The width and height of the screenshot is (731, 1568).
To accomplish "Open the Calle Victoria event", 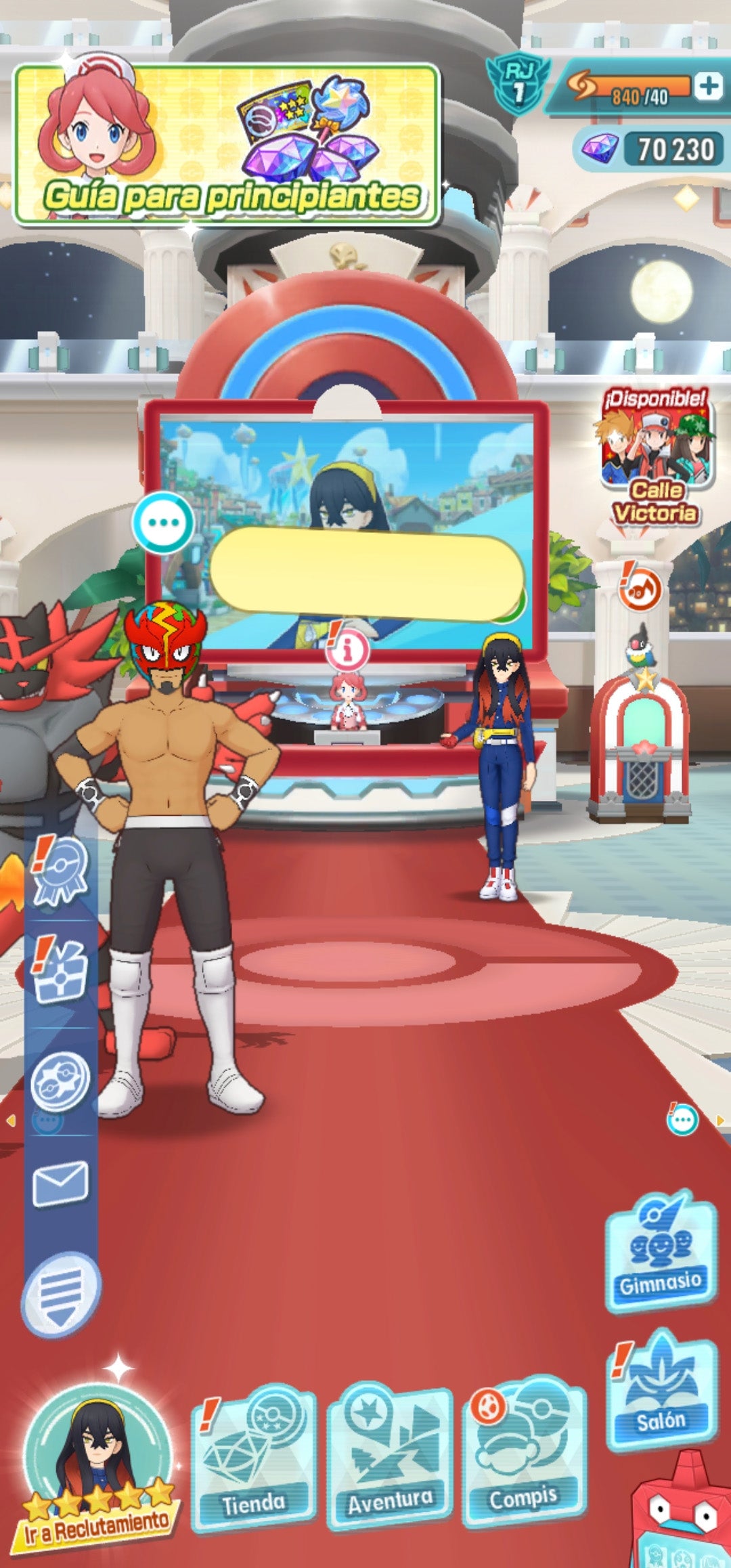I will click(655, 458).
